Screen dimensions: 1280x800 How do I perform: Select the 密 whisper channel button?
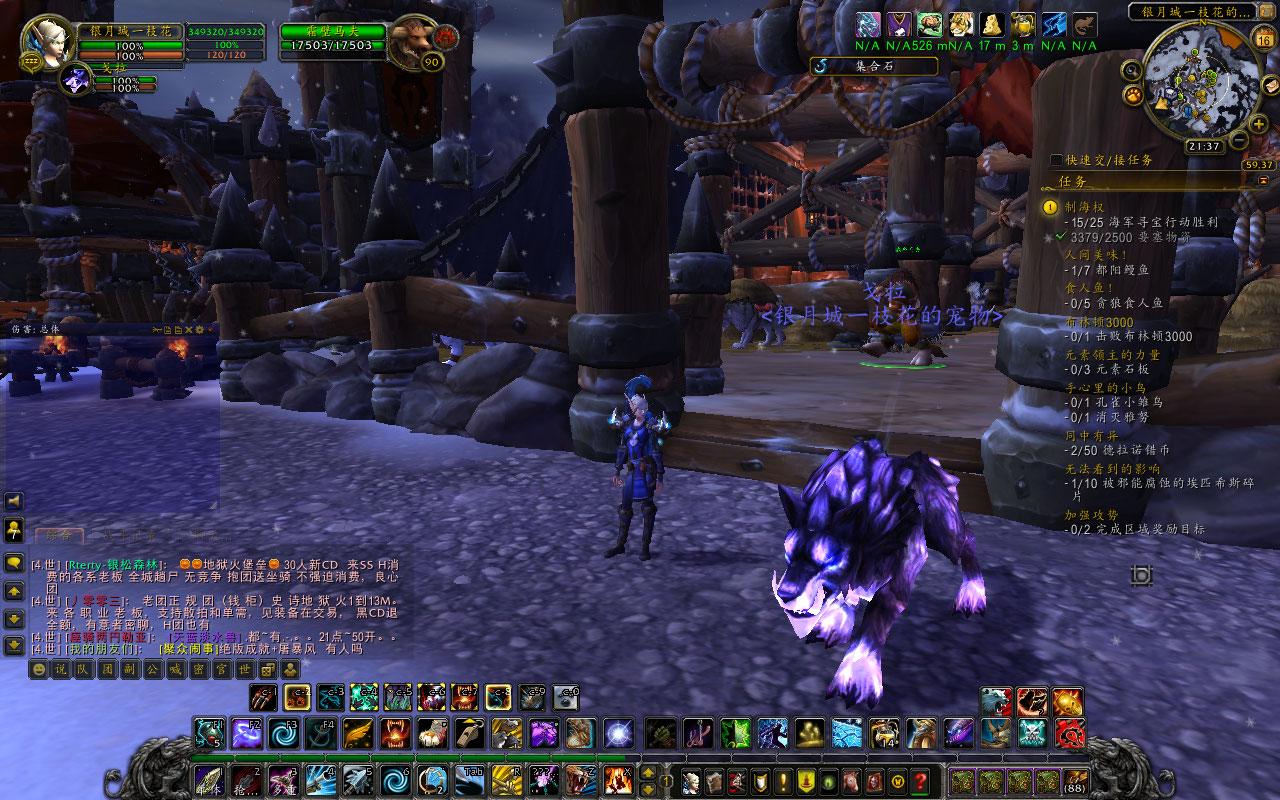pyautogui.click(x=199, y=669)
